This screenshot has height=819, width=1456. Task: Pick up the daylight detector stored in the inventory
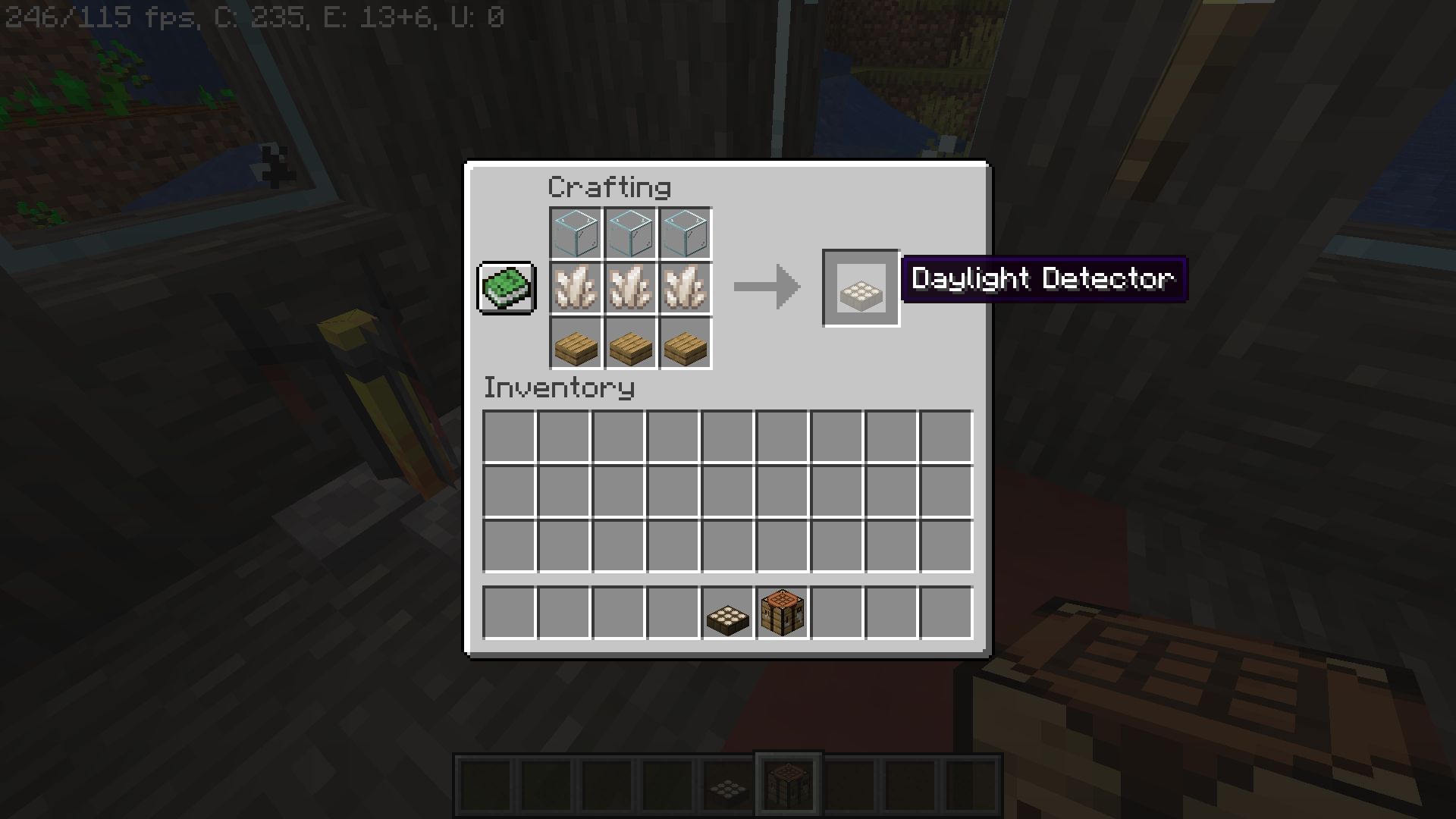point(727,613)
